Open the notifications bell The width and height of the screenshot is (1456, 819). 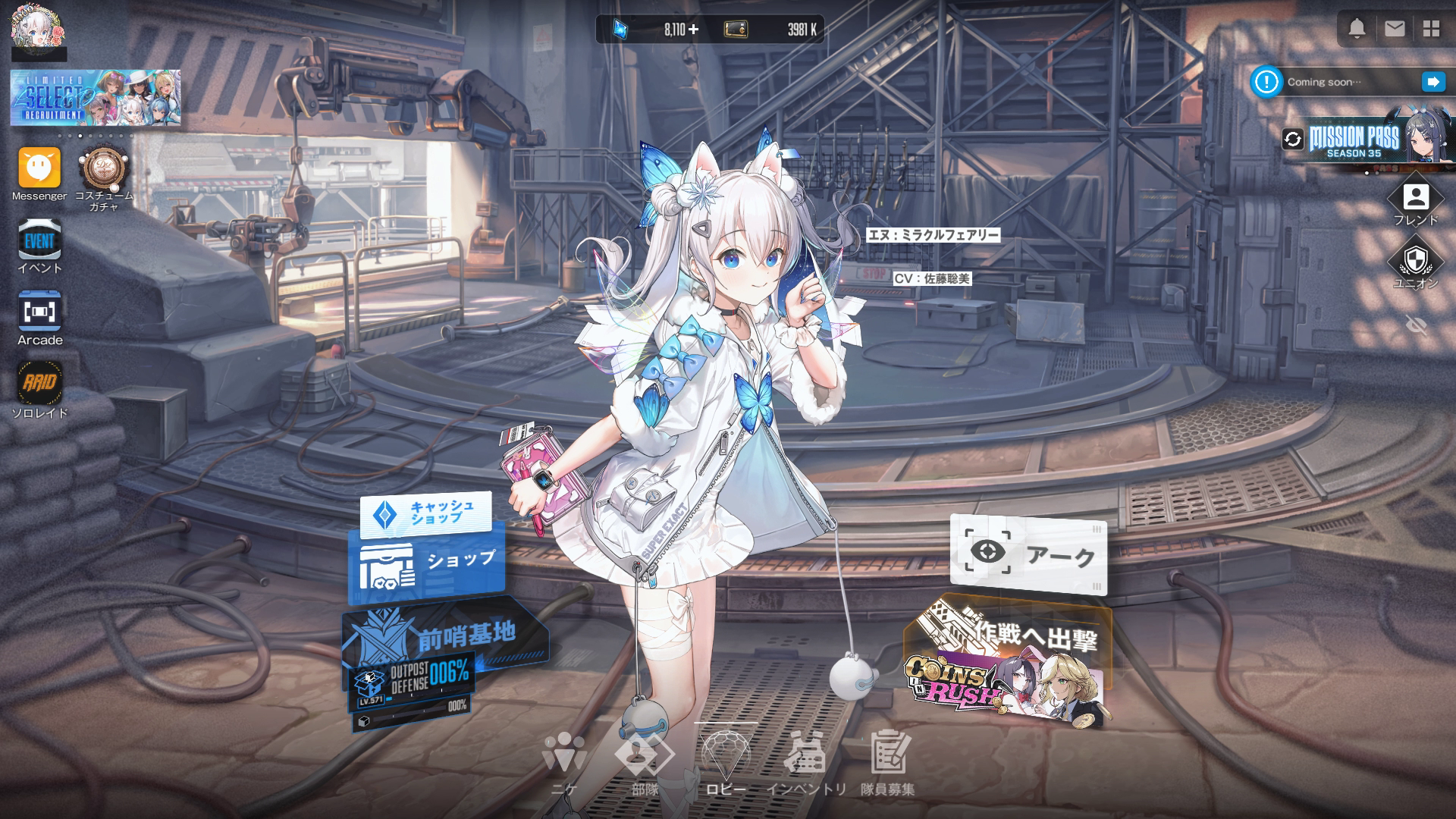tap(1357, 29)
